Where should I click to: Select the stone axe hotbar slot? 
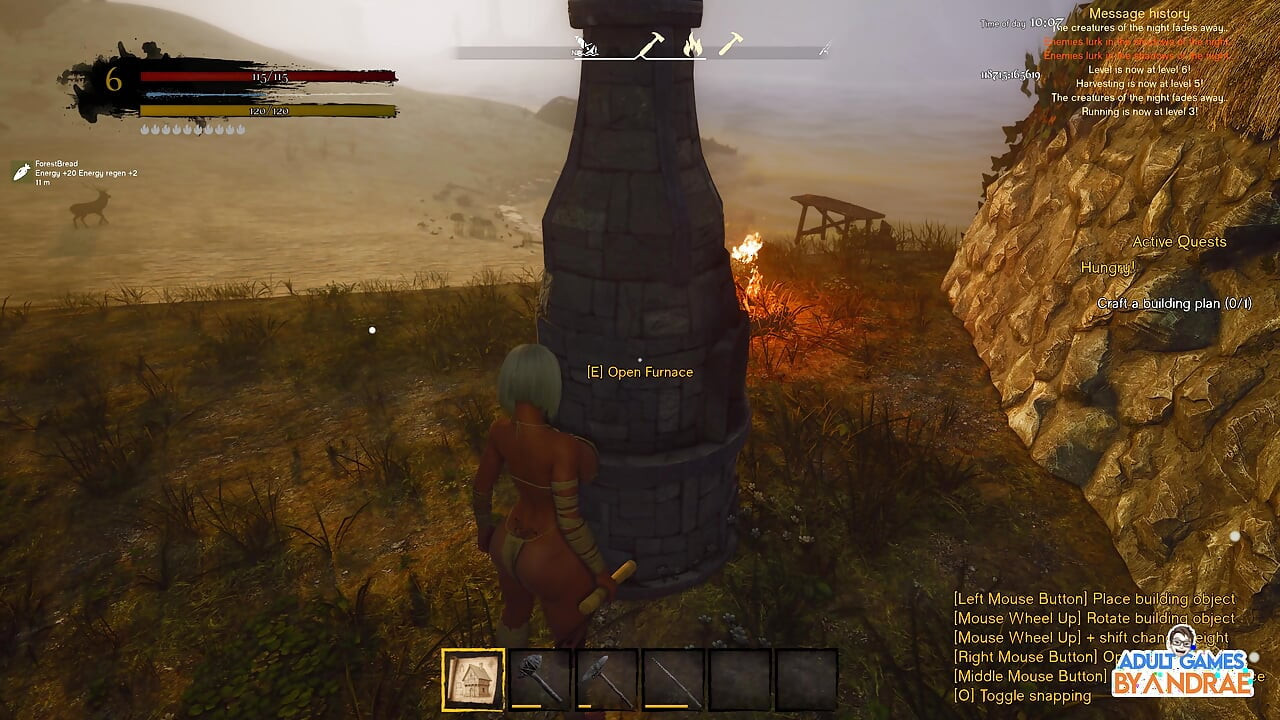click(540, 679)
